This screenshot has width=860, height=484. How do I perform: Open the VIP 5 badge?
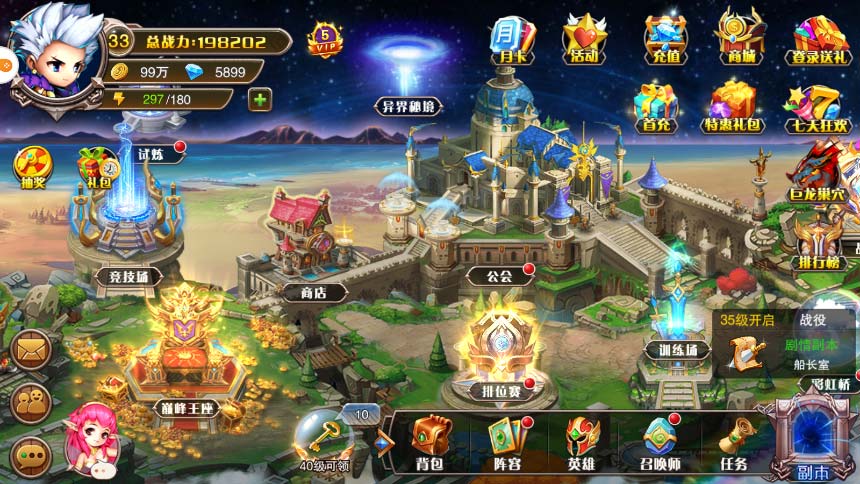326,40
